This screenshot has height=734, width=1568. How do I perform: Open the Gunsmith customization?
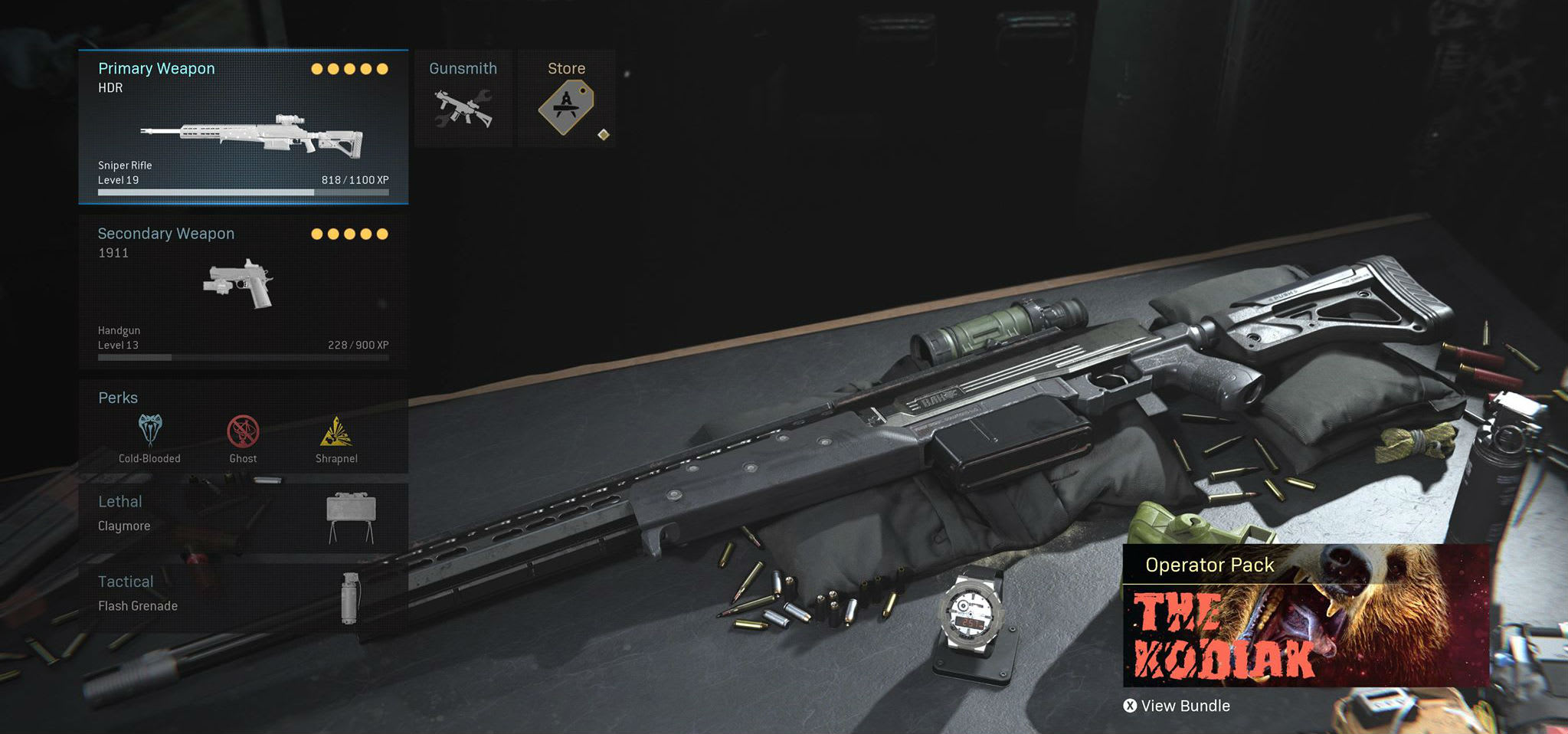tap(463, 99)
